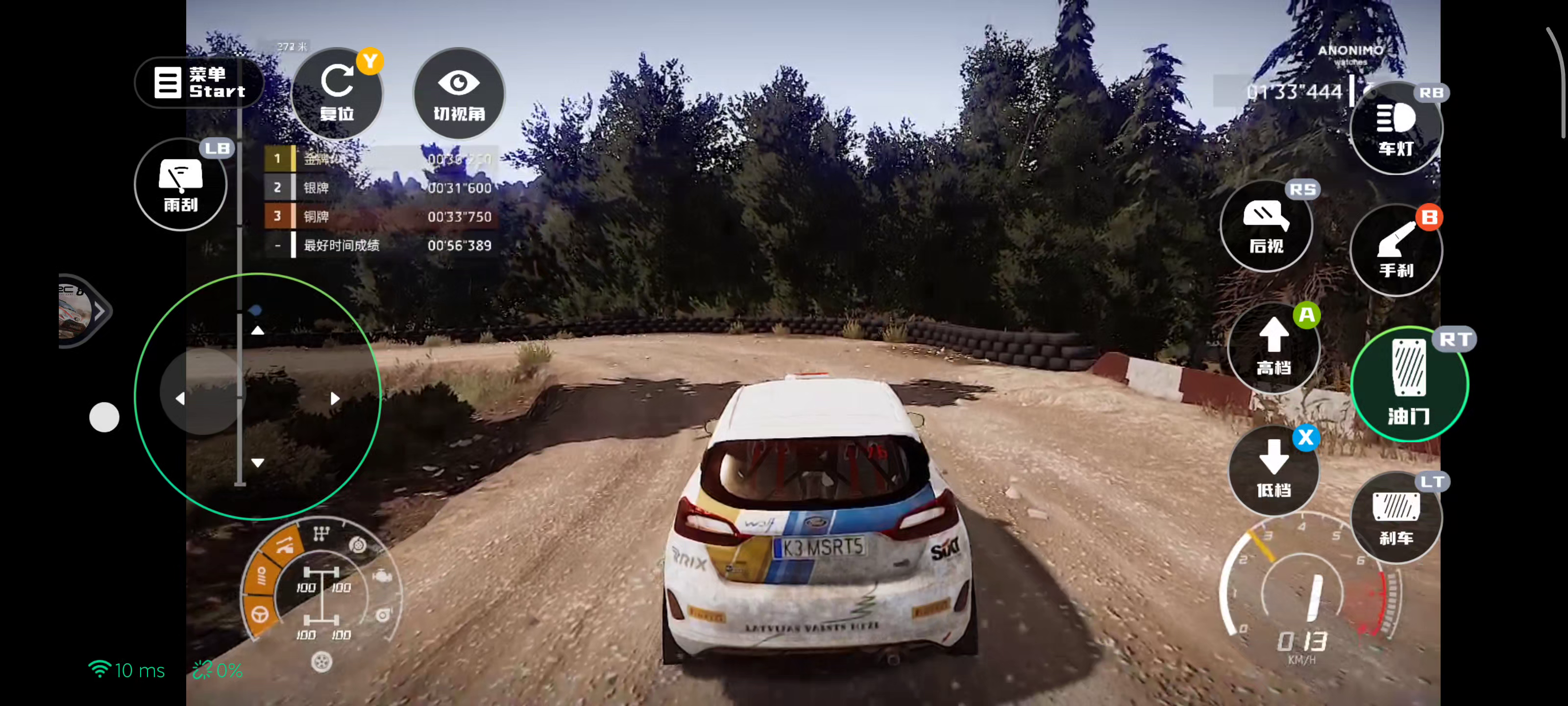
Task: Tap the joystick up arrow
Action: click(257, 330)
